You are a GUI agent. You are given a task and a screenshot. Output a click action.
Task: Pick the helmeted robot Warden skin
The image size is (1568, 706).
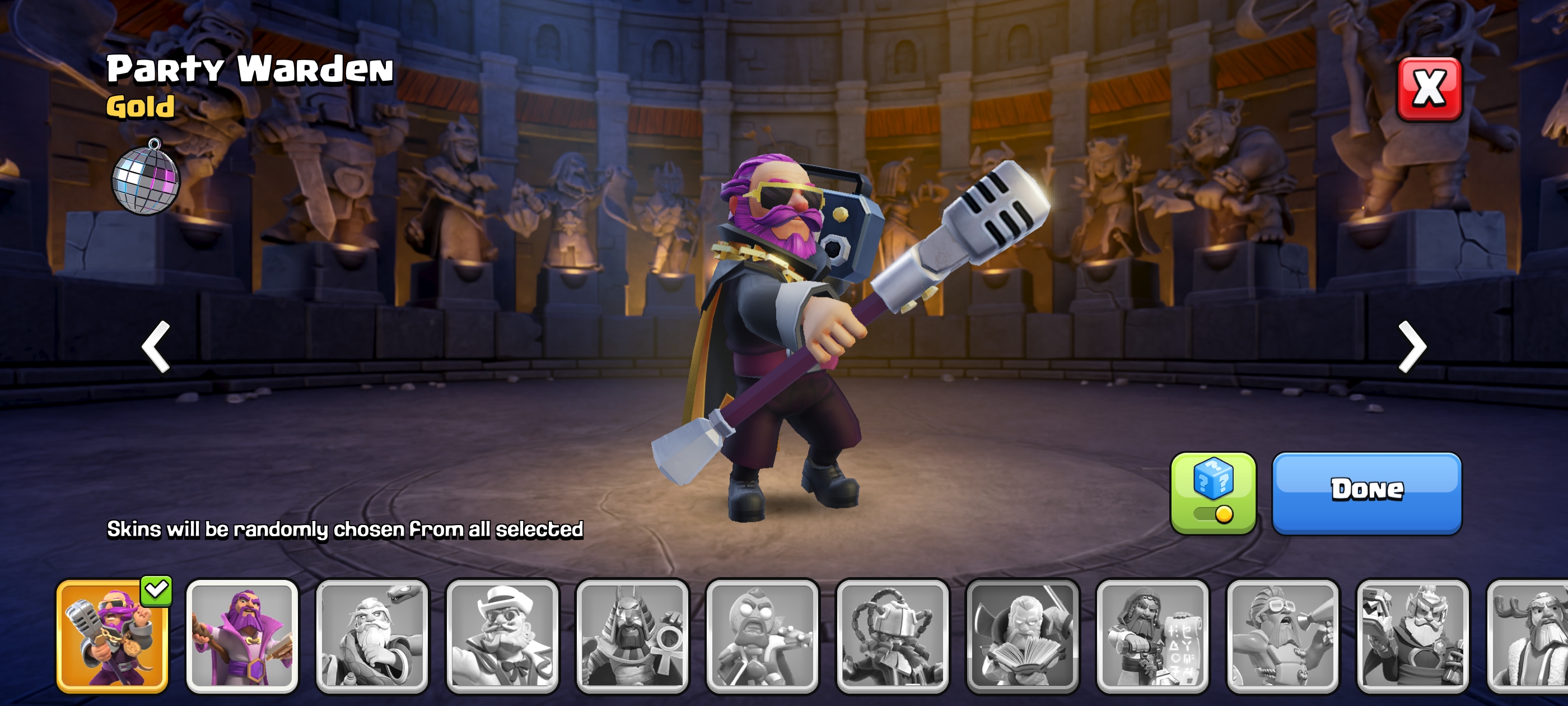pyautogui.click(x=892, y=636)
